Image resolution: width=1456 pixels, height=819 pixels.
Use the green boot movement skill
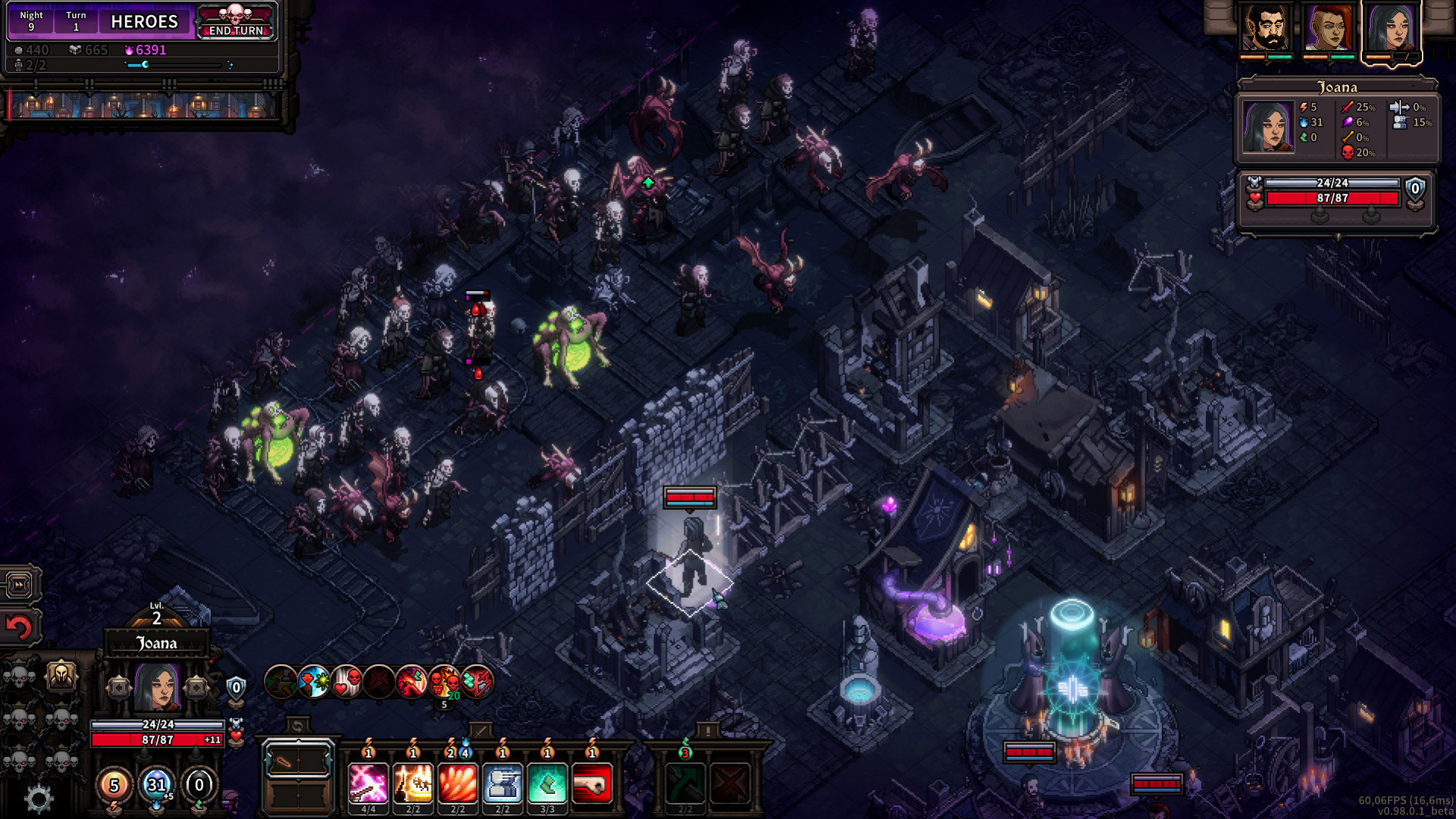[x=547, y=783]
